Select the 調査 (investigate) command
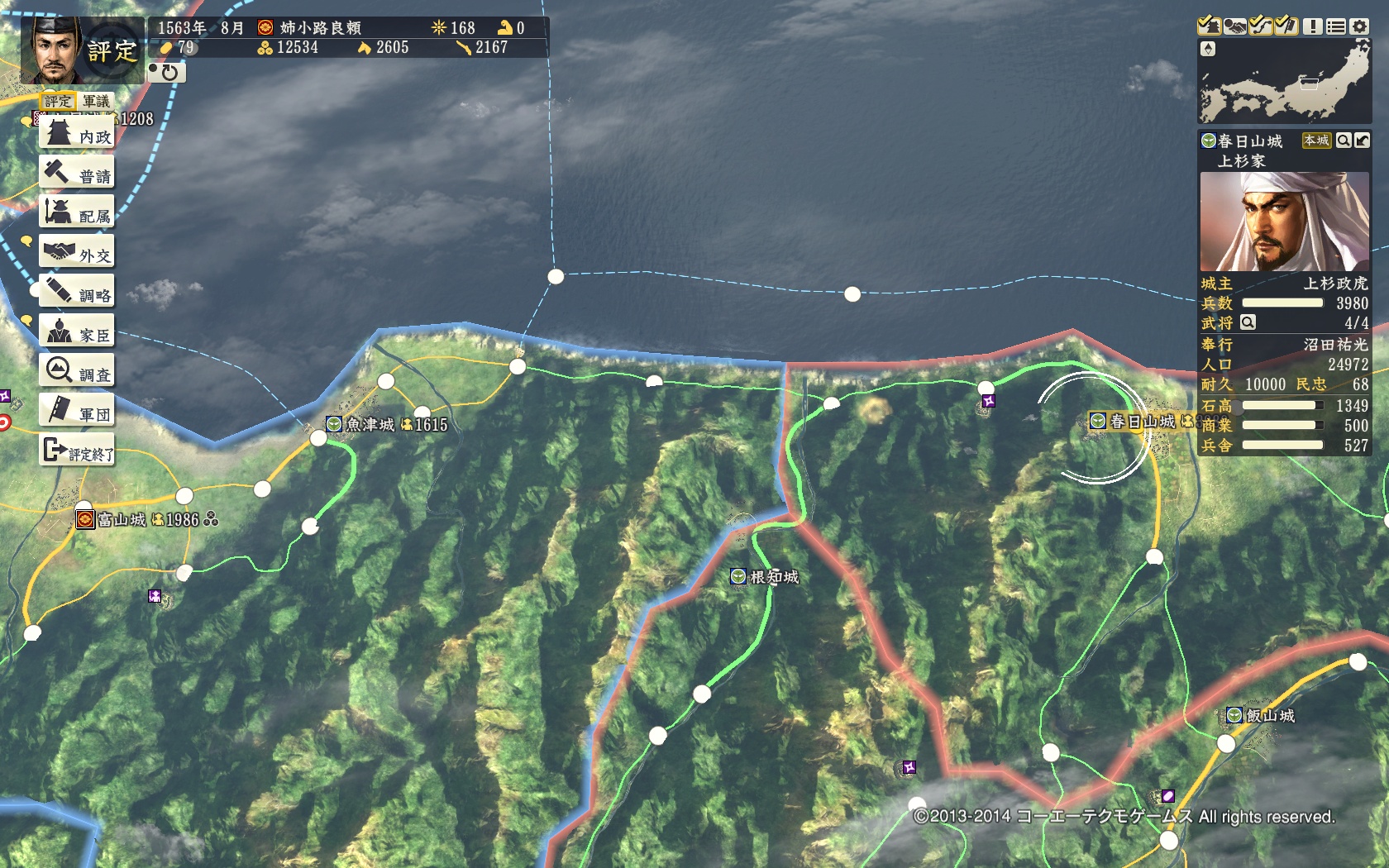Viewport: 1389px width, 868px height. point(77,372)
